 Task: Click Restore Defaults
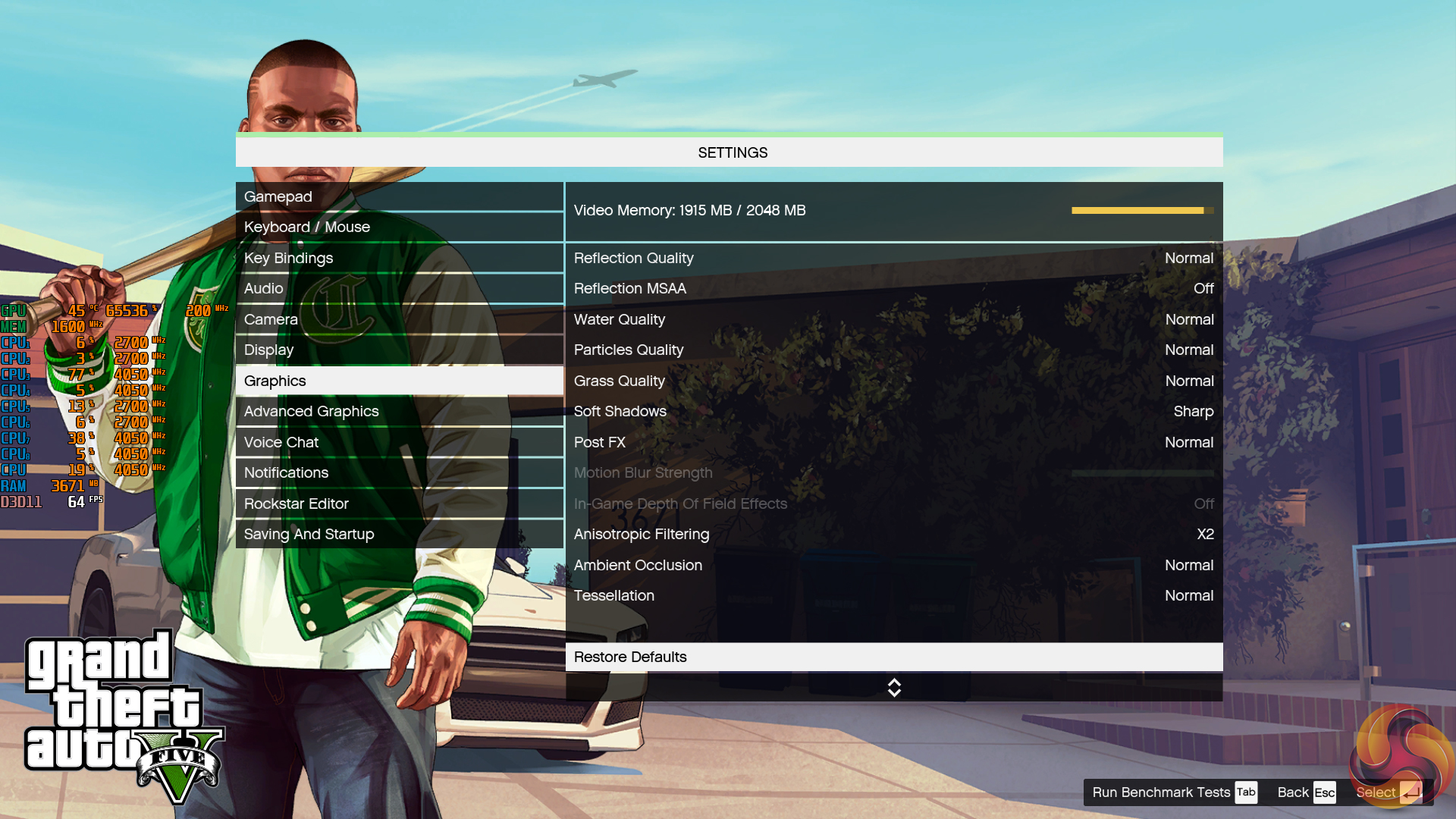click(x=893, y=657)
